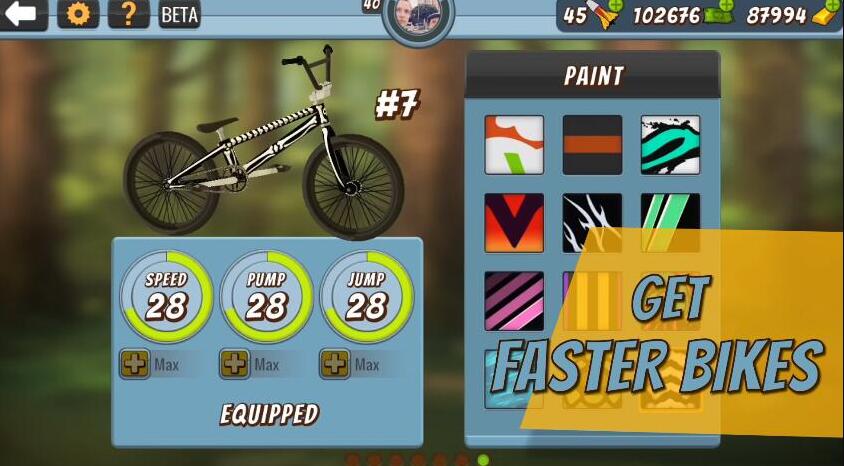The image size is (844, 466).
Task: Click the player avatar portrait
Action: point(418,16)
